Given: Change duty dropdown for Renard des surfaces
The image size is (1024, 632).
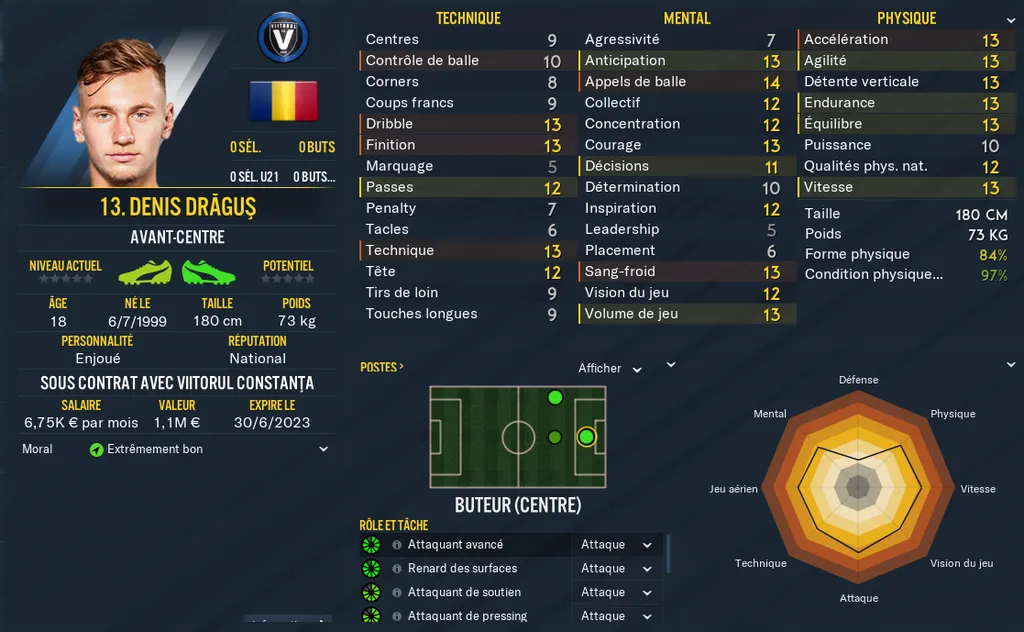Looking at the screenshot, I should 616,569.
